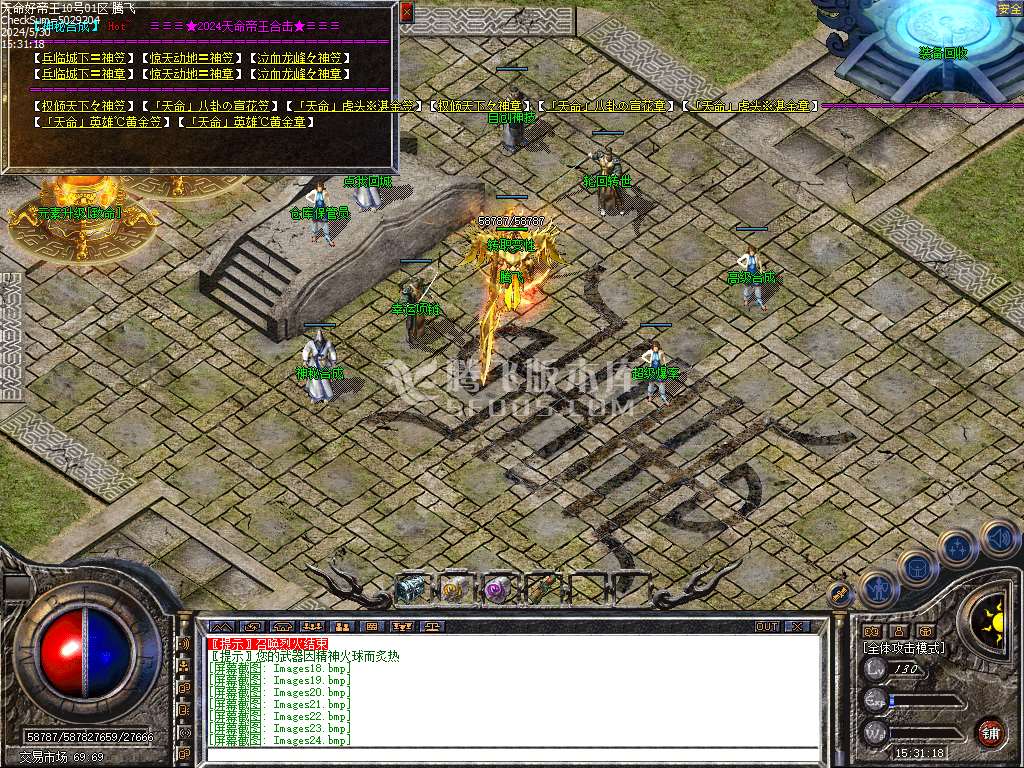Image resolution: width=1024 pixels, height=768 pixels.
Task: Select the 「天命」英雄℃黄金笠 link
Action: [x=104, y=122]
